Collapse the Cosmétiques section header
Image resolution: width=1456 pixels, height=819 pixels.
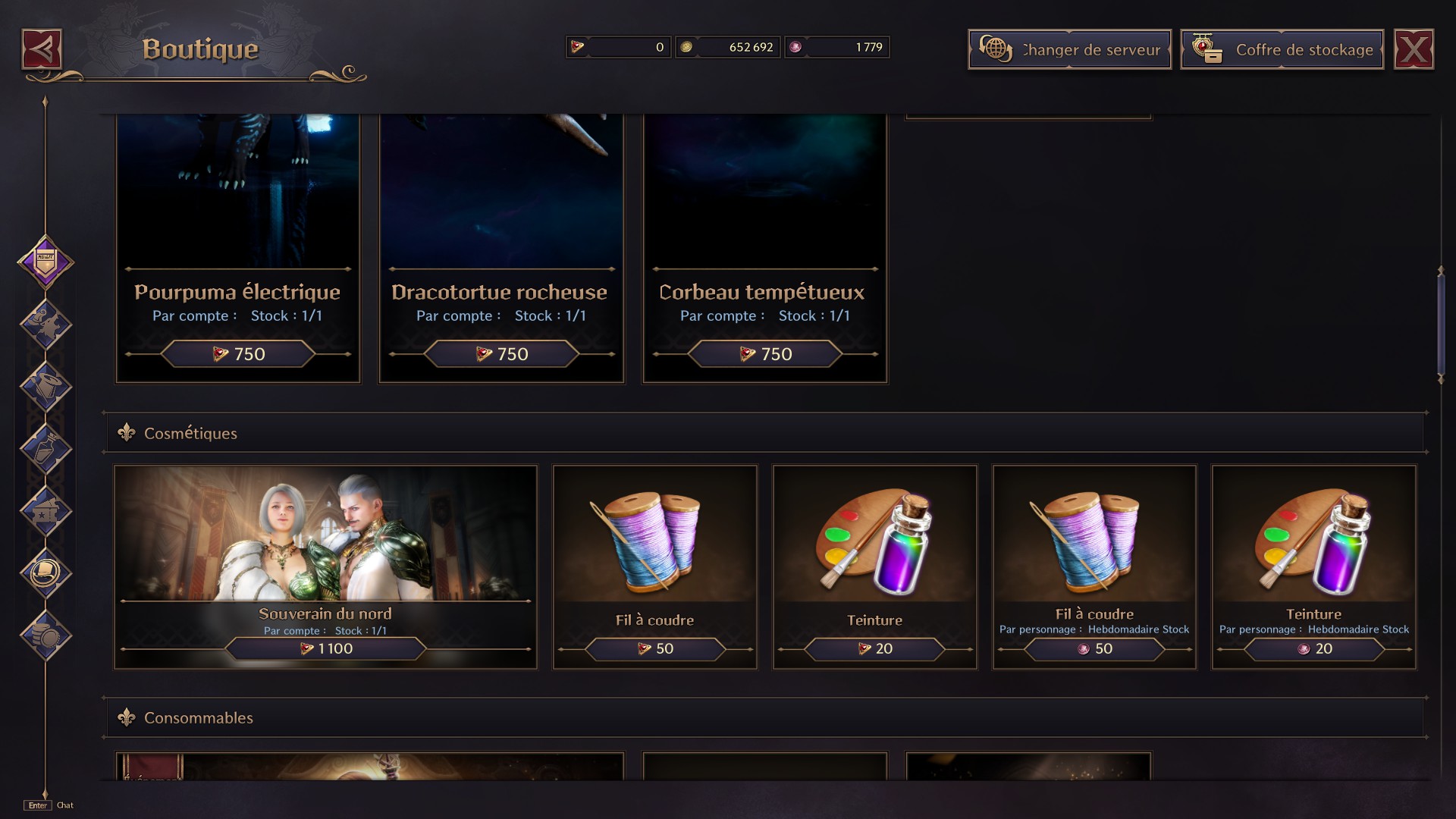[x=191, y=432]
